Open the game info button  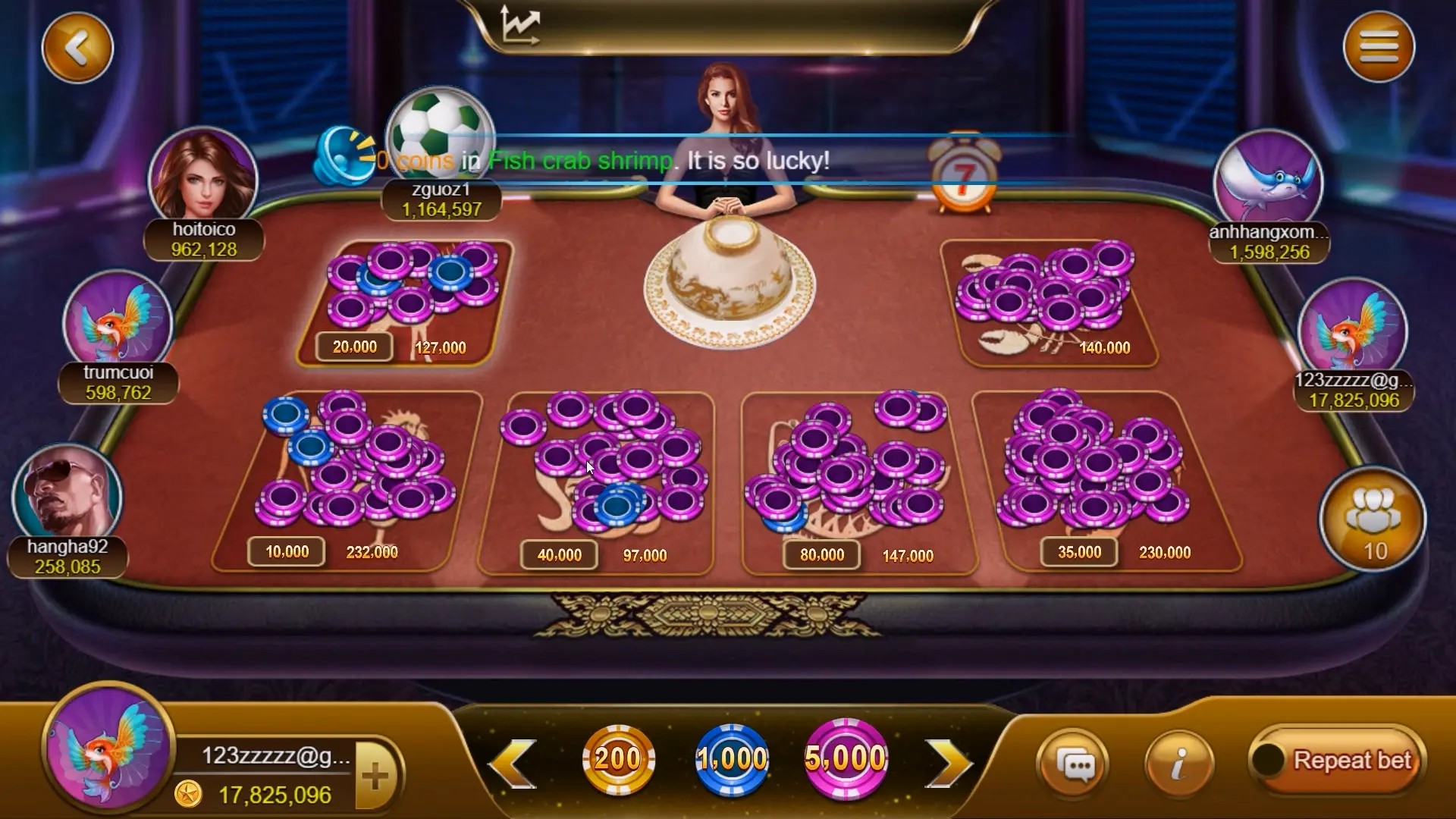1178,764
